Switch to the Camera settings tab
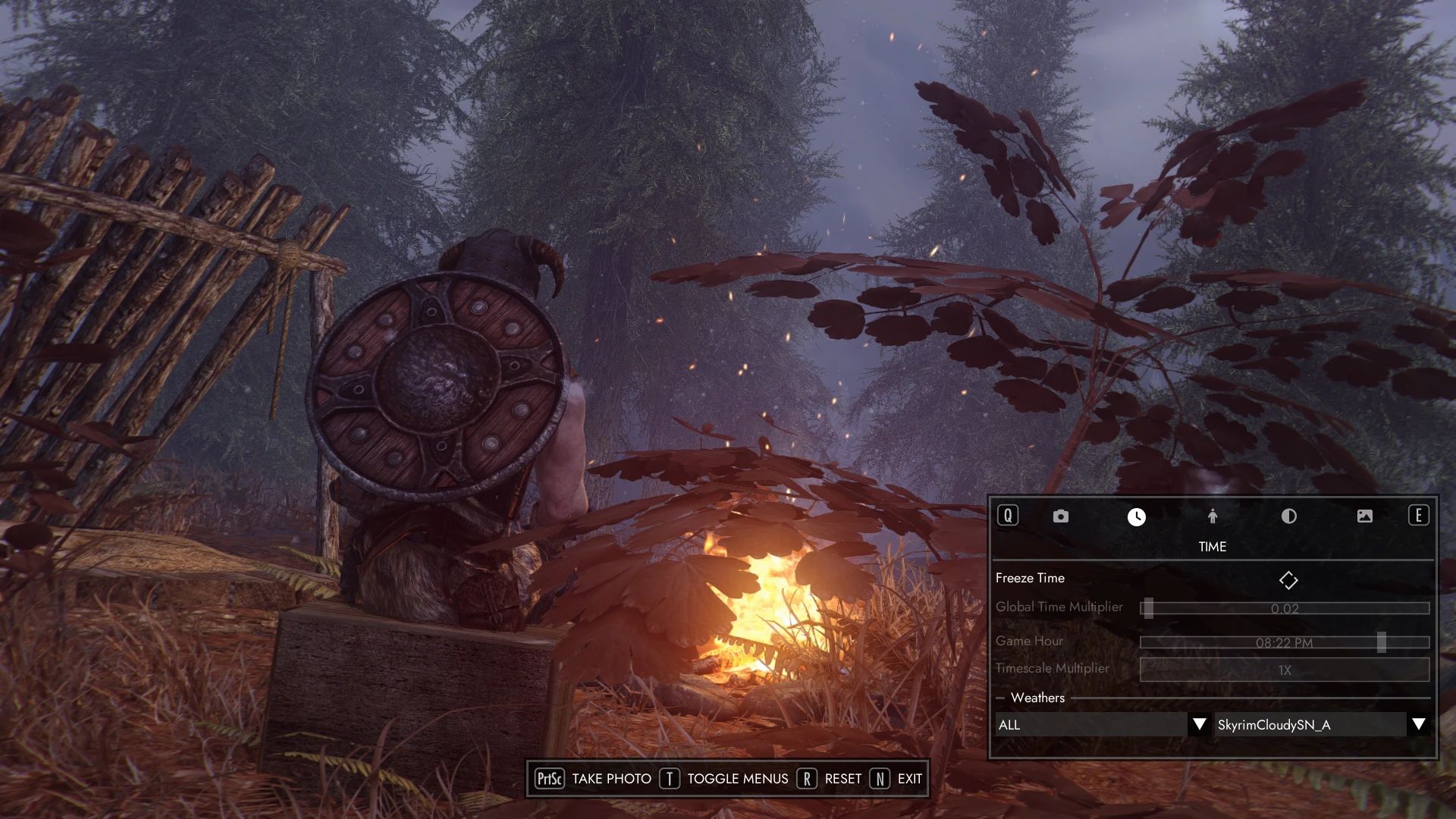1456x819 pixels. tap(1060, 516)
